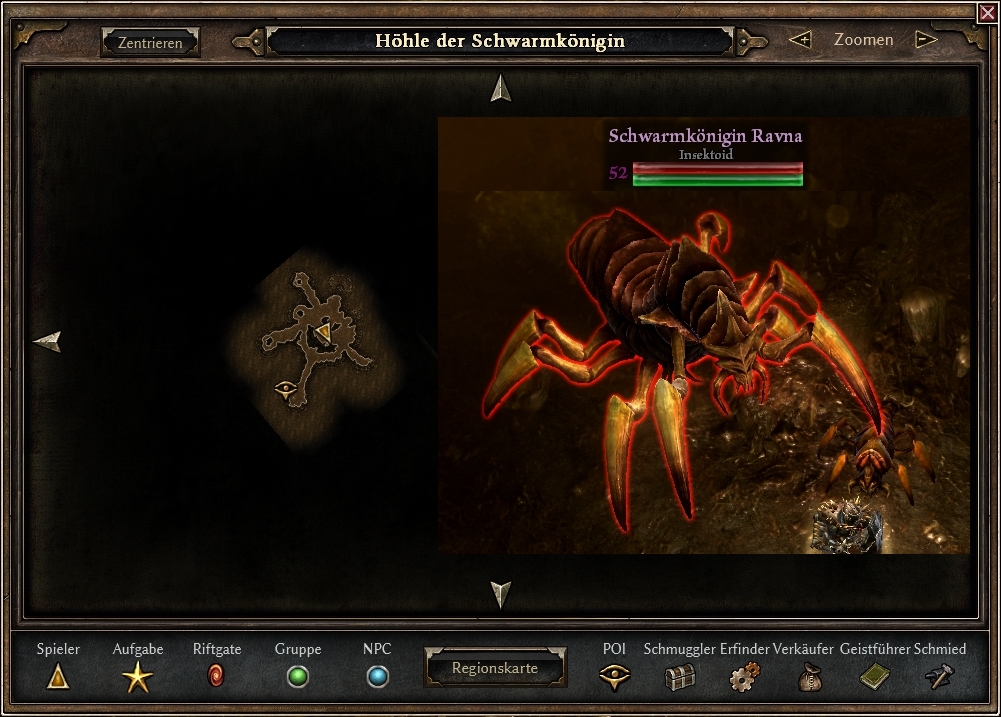The width and height of the screenshot is (1001, 717).
Task: Pan the map up with the top arrow
Action: click(501, 89)
